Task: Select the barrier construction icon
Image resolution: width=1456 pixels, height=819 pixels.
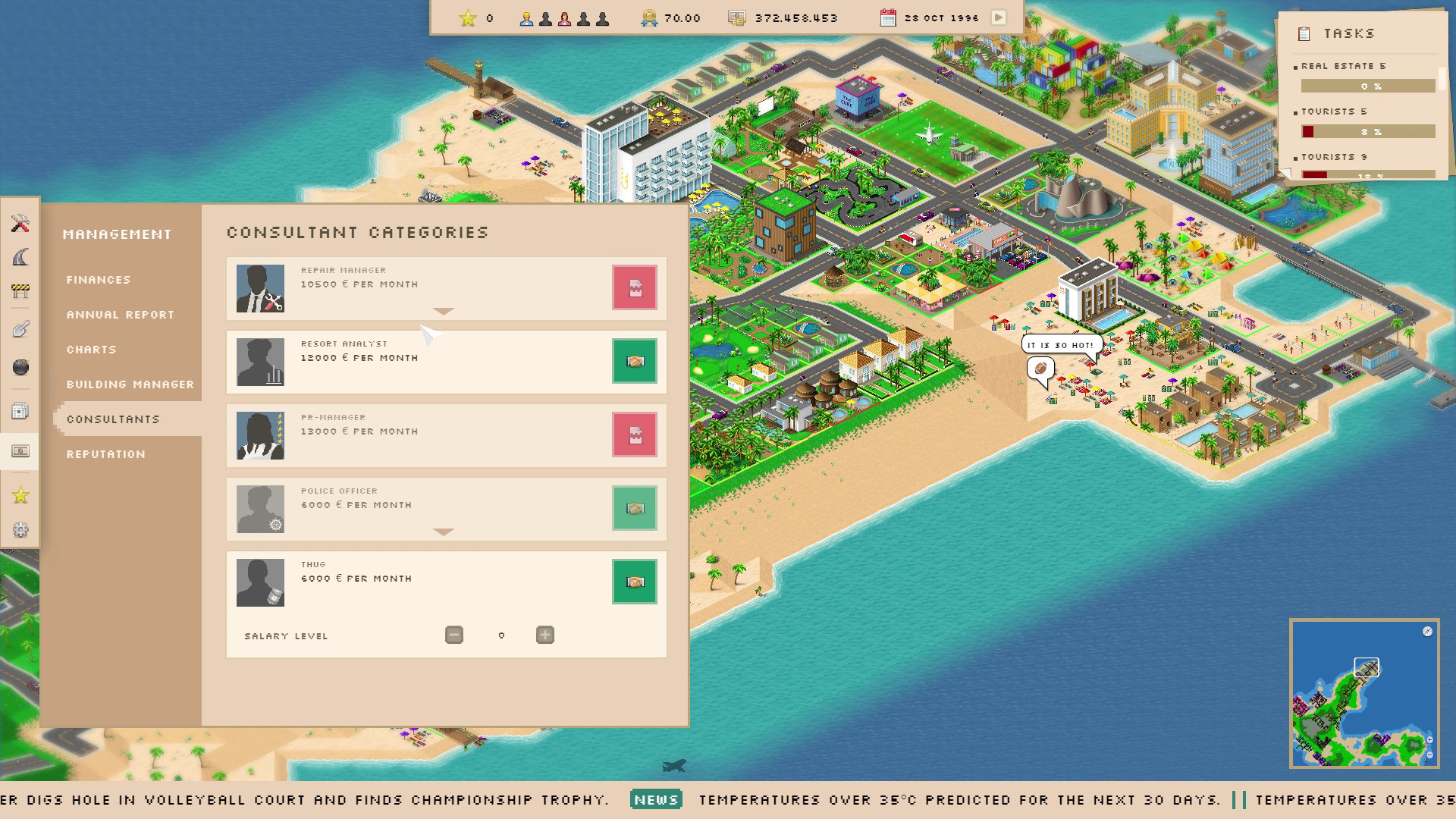Action: pyautogui.click(x=20, y=290)
